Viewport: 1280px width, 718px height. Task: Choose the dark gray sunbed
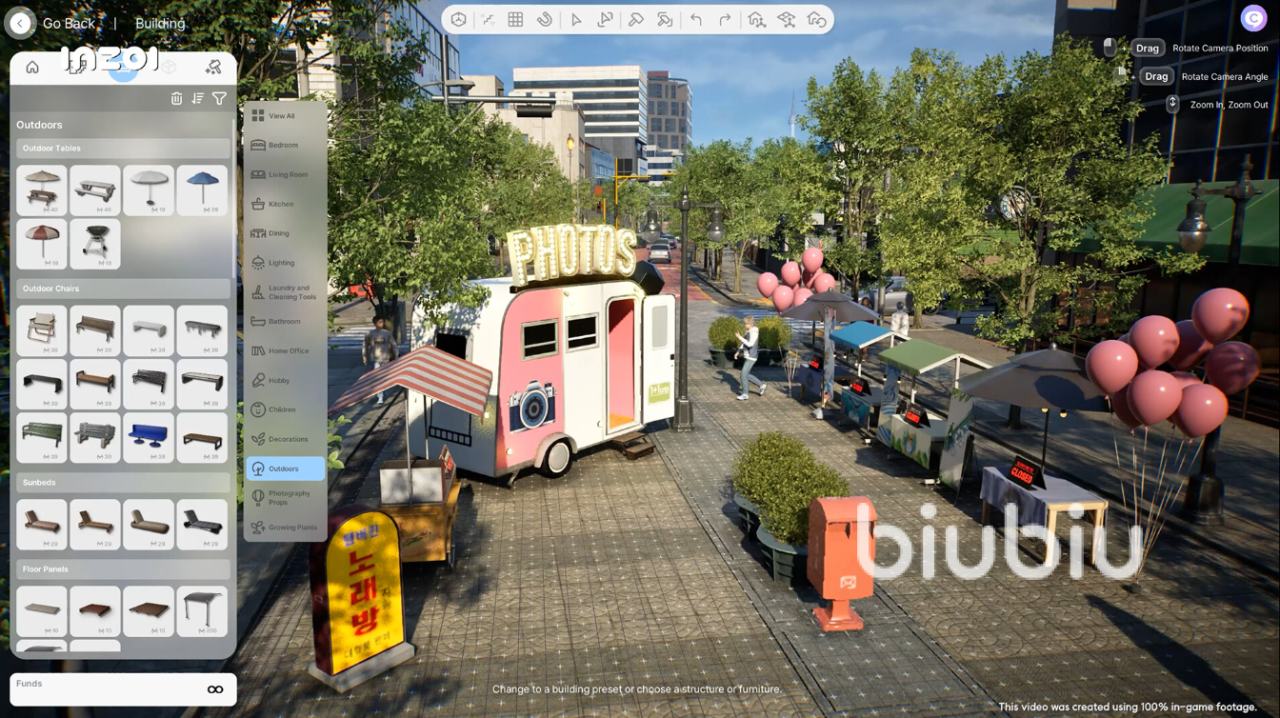(202, 524)
